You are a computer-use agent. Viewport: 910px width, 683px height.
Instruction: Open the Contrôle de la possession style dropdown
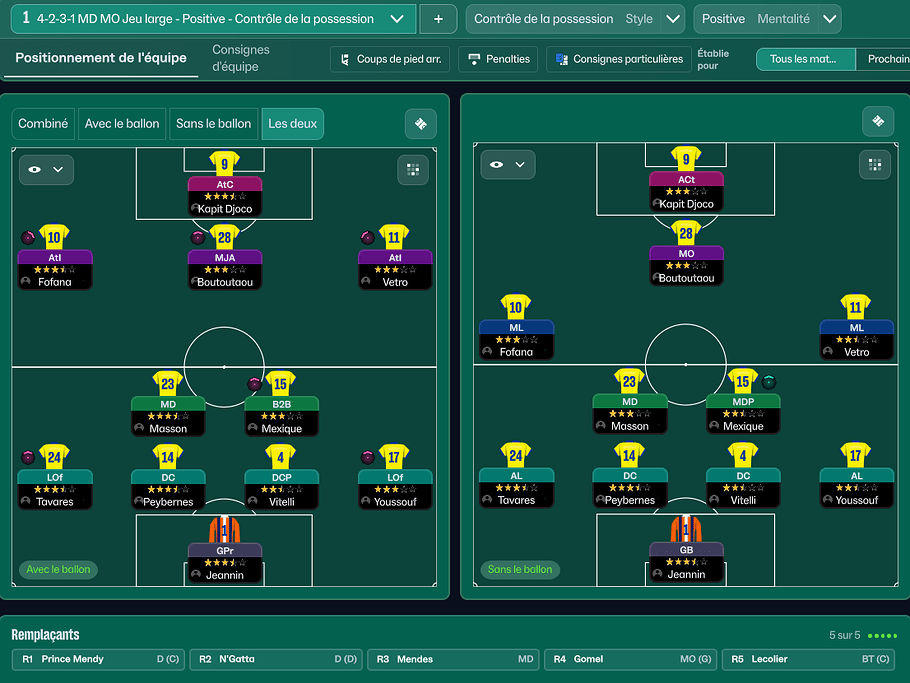tap(674, 19)
